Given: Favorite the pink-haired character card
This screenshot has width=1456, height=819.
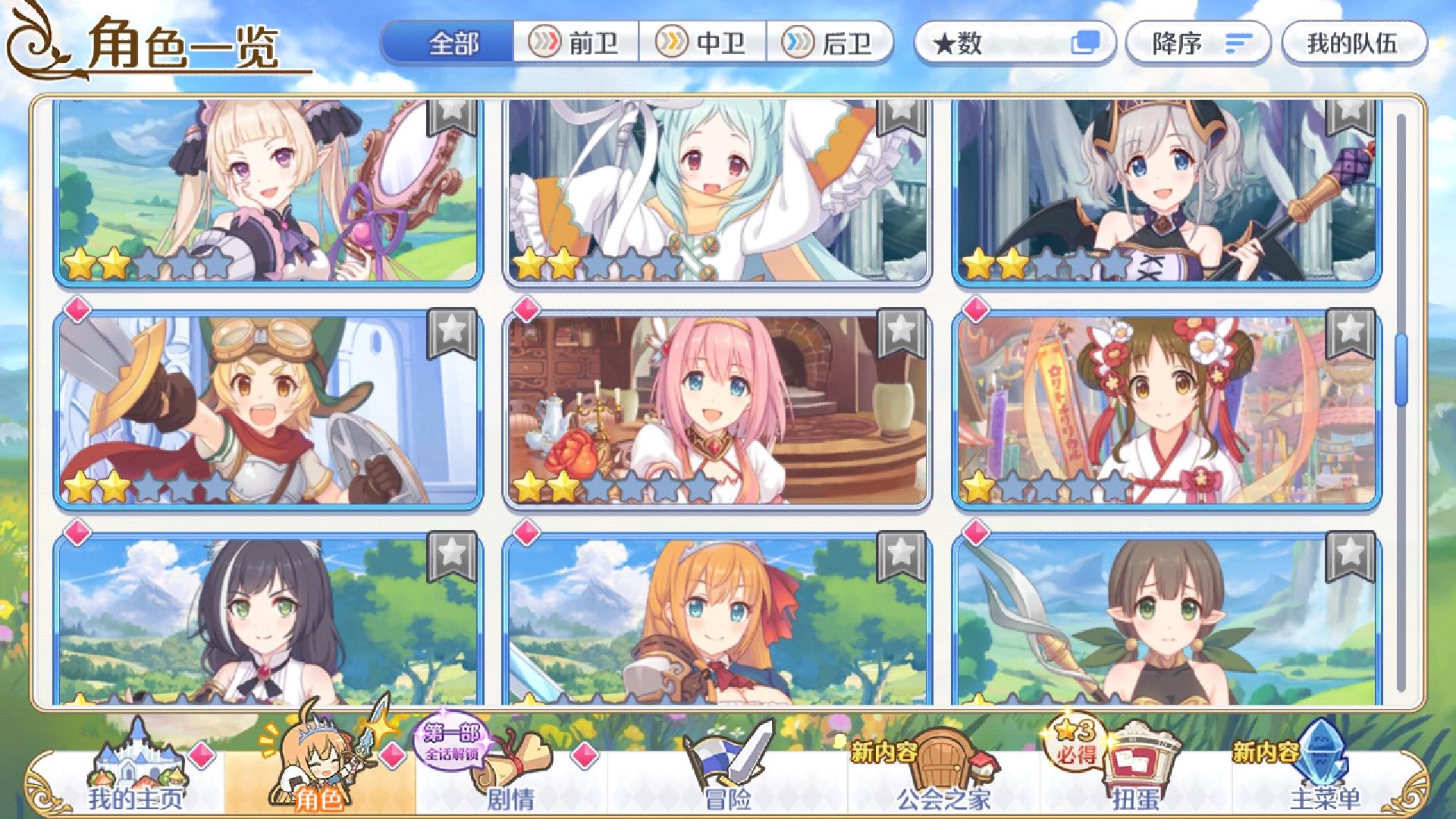Looking at the screenshot, I should [x=899, y=331].
